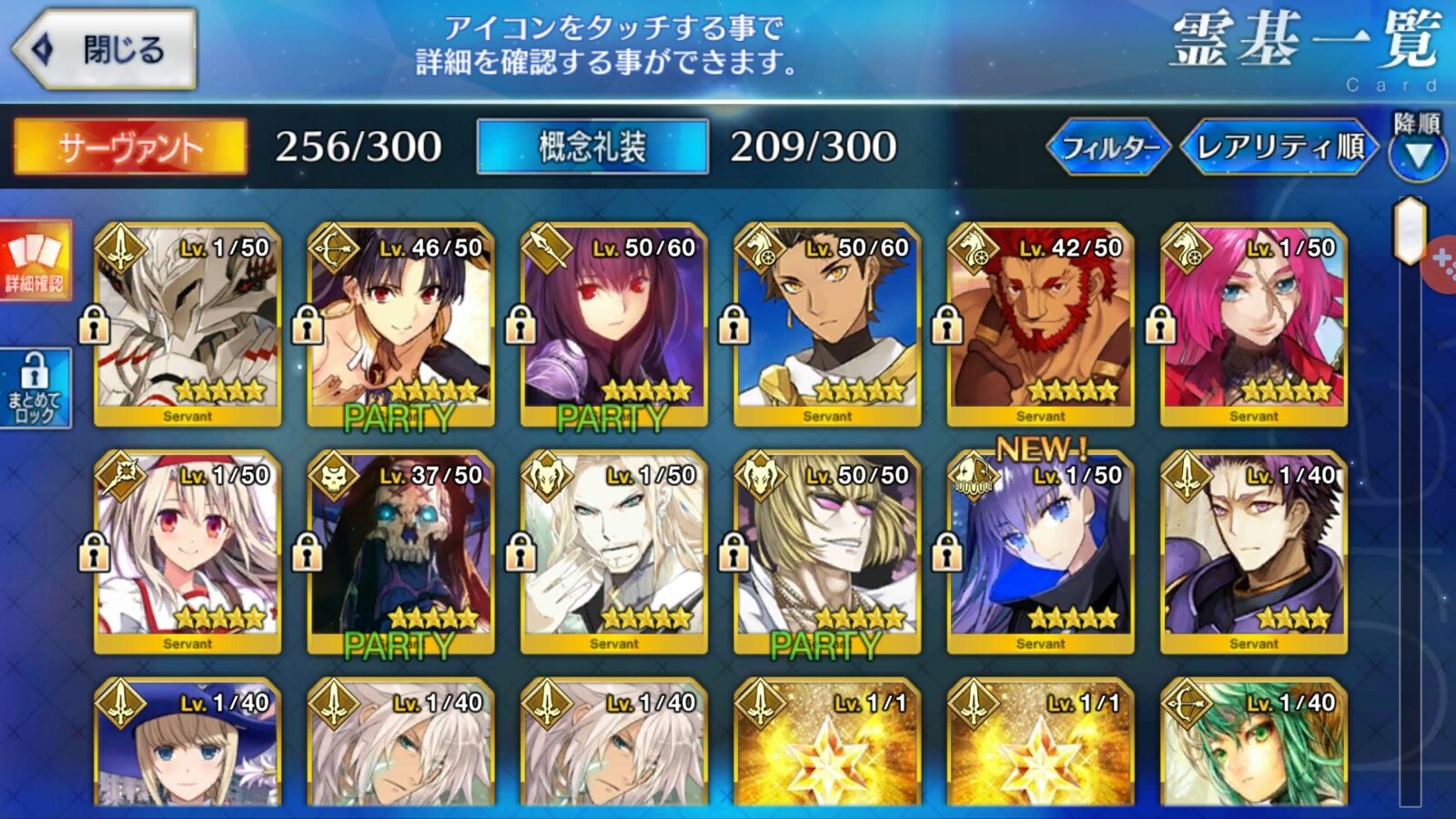Switch to the サーヴァント tab
1456x819 pixels.
point(129,147)
